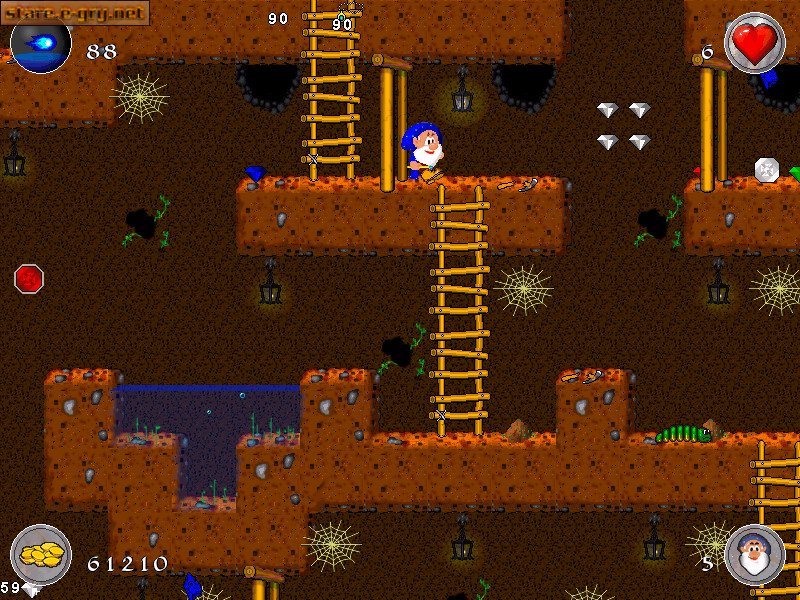Select the red heart health icon

(754, 43)
